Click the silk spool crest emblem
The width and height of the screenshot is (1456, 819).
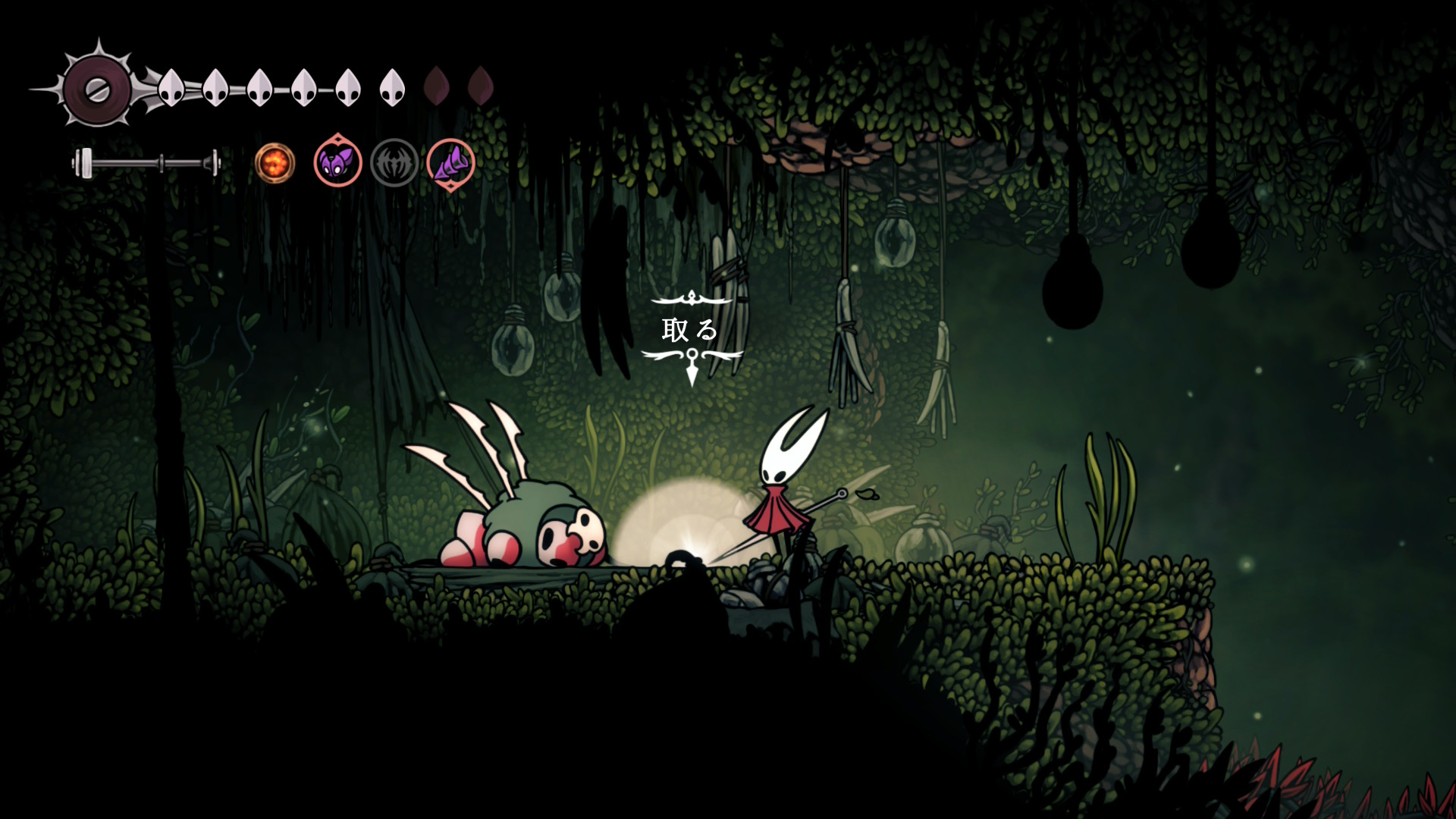tap(97, 90)
